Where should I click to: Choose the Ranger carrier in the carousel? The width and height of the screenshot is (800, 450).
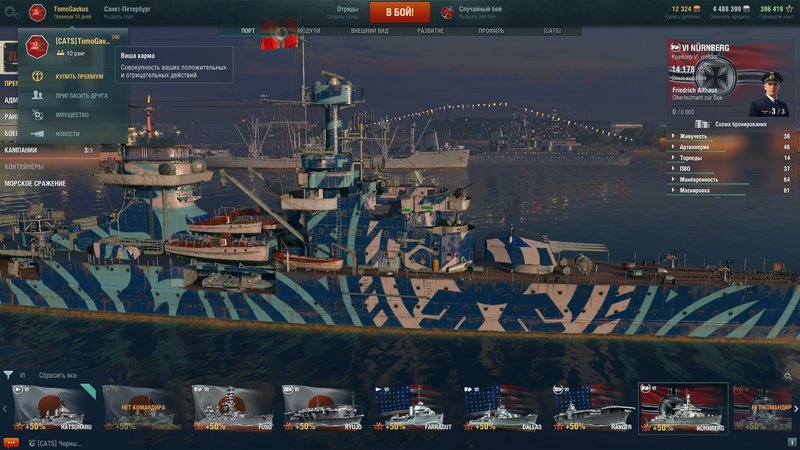click(x=593, y=406)
